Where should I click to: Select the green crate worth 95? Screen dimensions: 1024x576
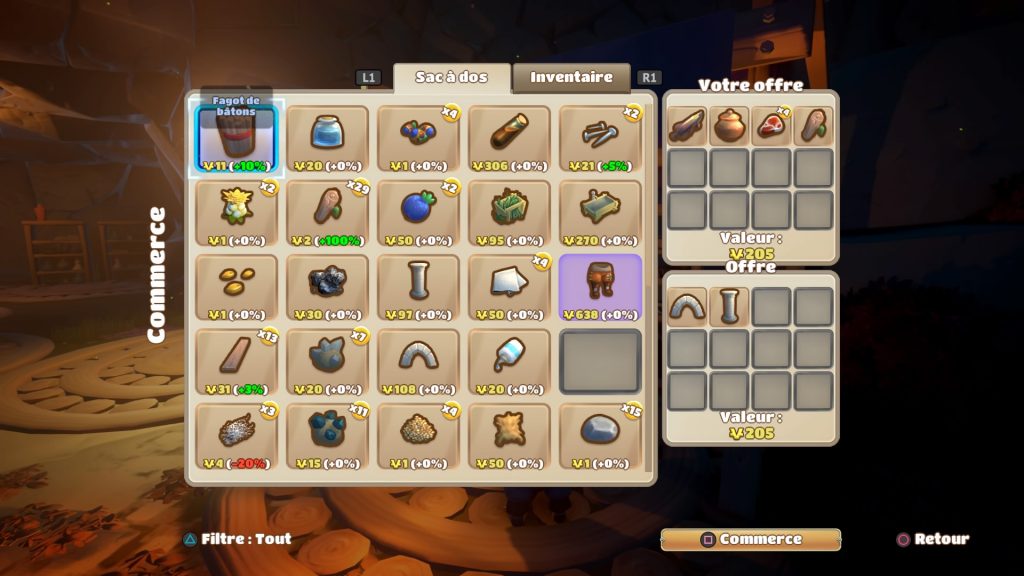click(x=509, y=212)
